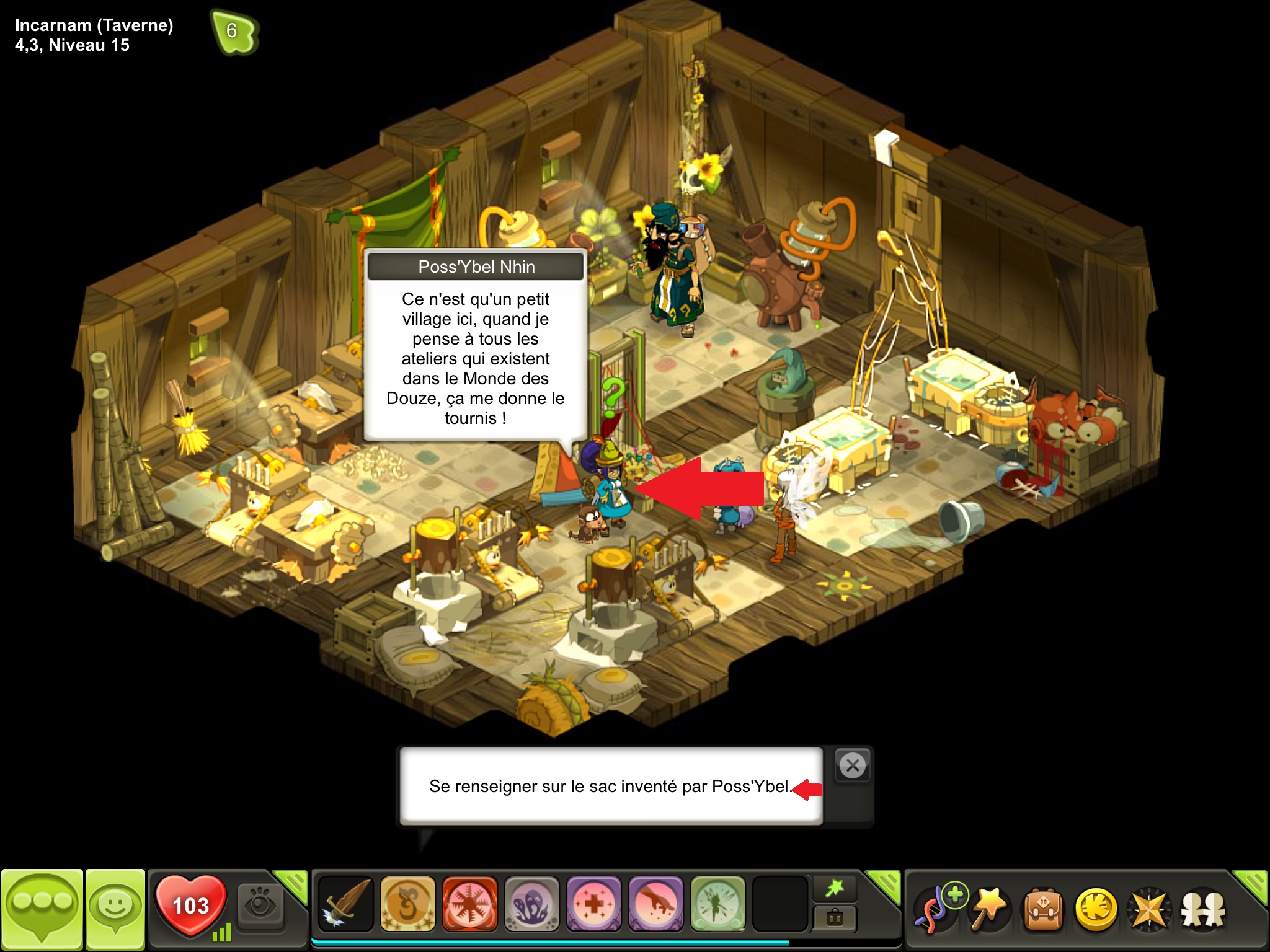Activate the pink healing cross spell
Screen dimensions: 1270x952
click(593, 904)
